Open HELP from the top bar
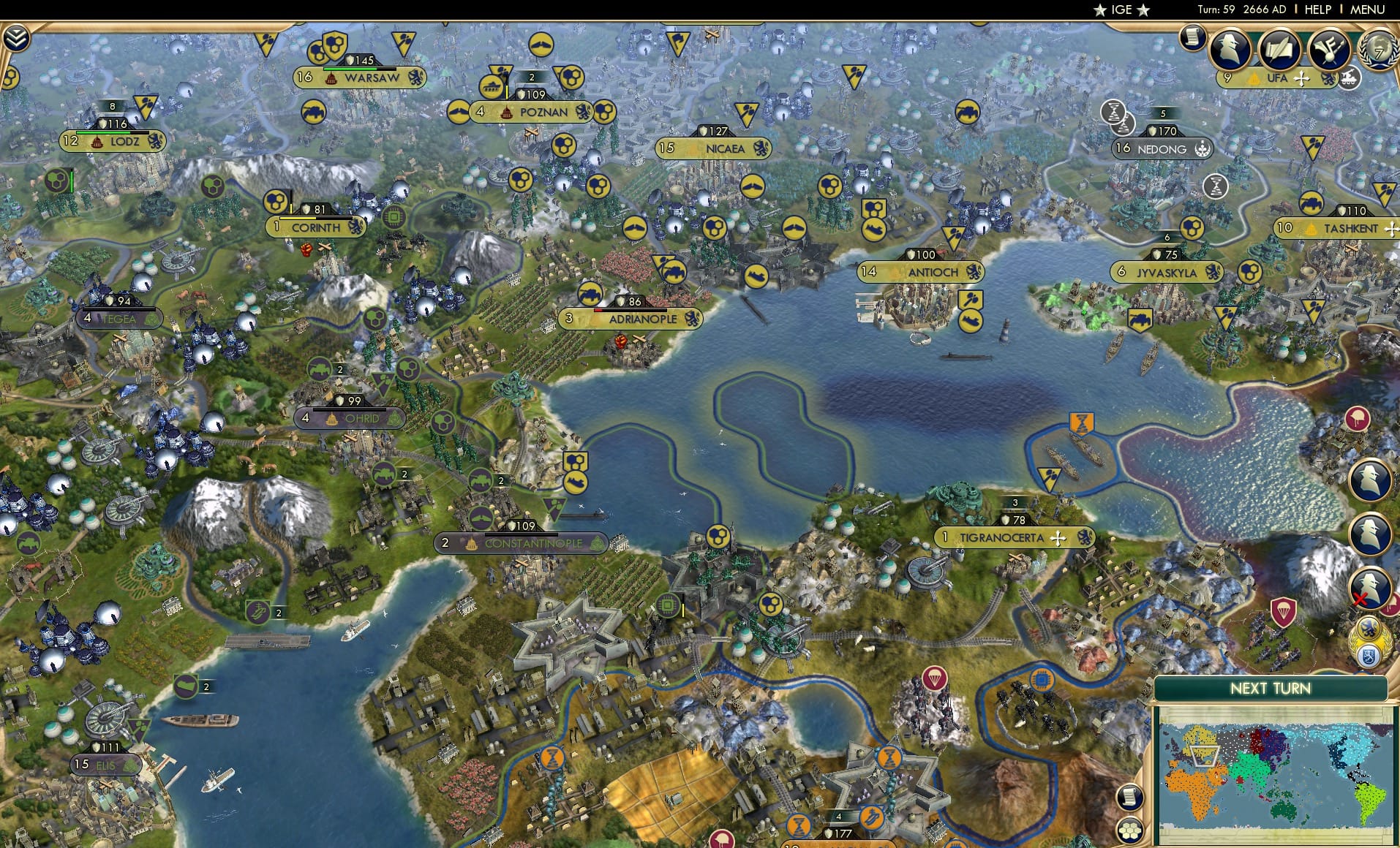Image resolution: width=1400 pixels, height=848 pixels. [1317, 10]
